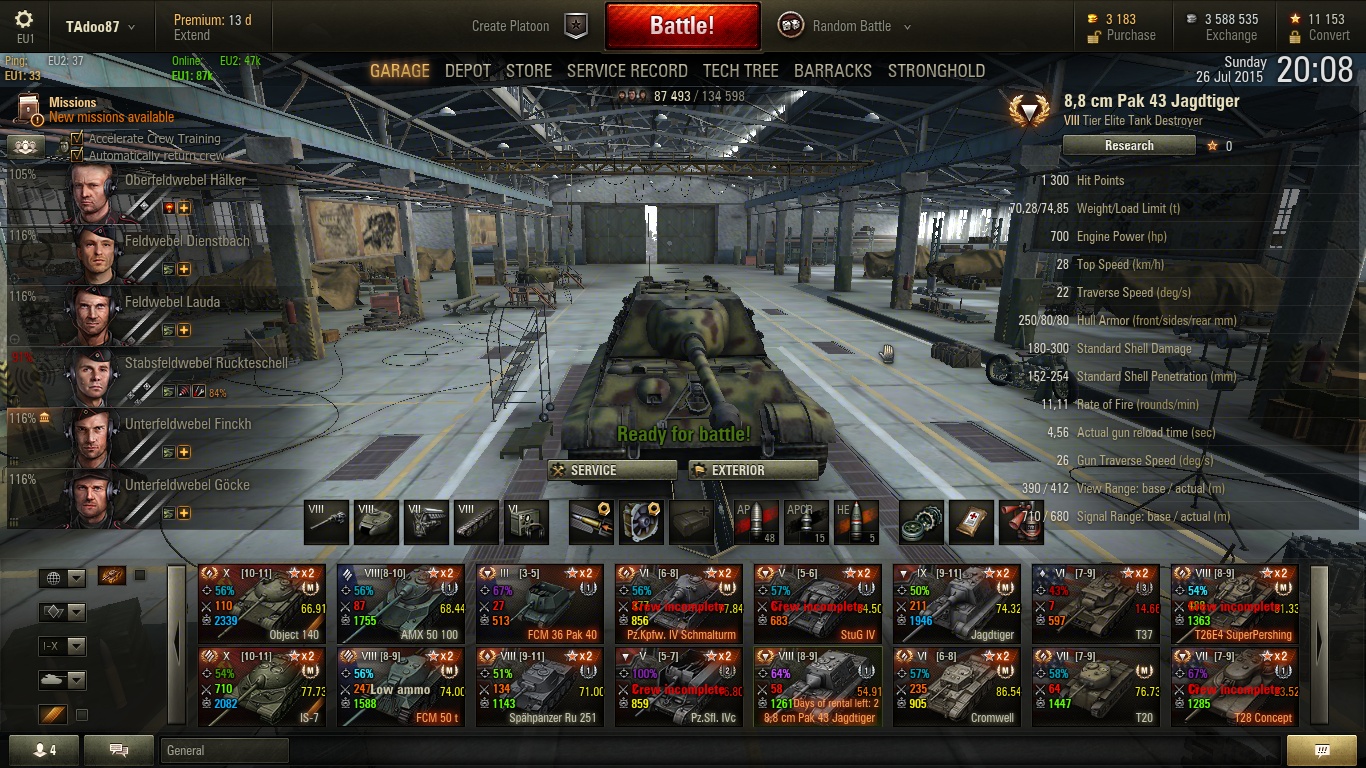View the Service Record tab
This screenshot has width=1366, height=768.
click(x=627, y=71)
